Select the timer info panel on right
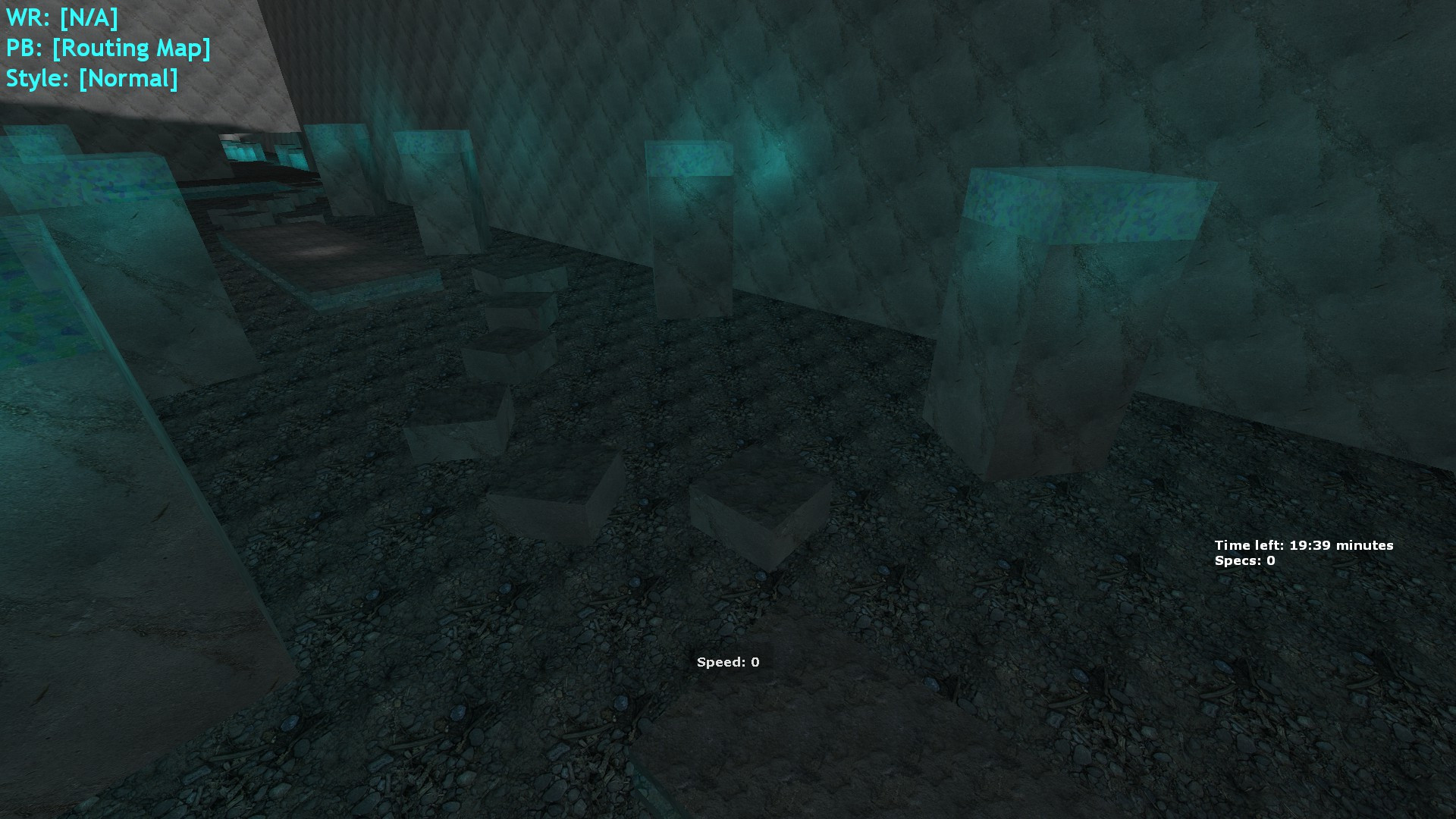Image resolution: width=1456 pixels, height=819 pixels. pyautogui.click(x=1304, y=552)
